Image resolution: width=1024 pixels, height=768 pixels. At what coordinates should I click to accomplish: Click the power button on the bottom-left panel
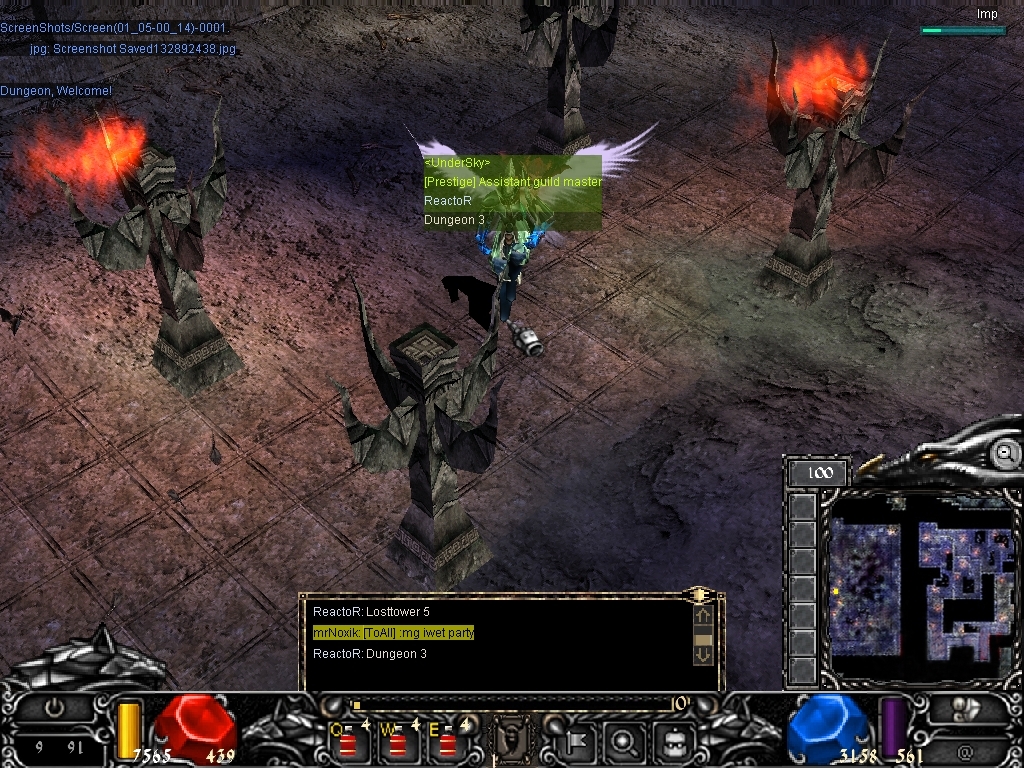(x=54, y=706)
